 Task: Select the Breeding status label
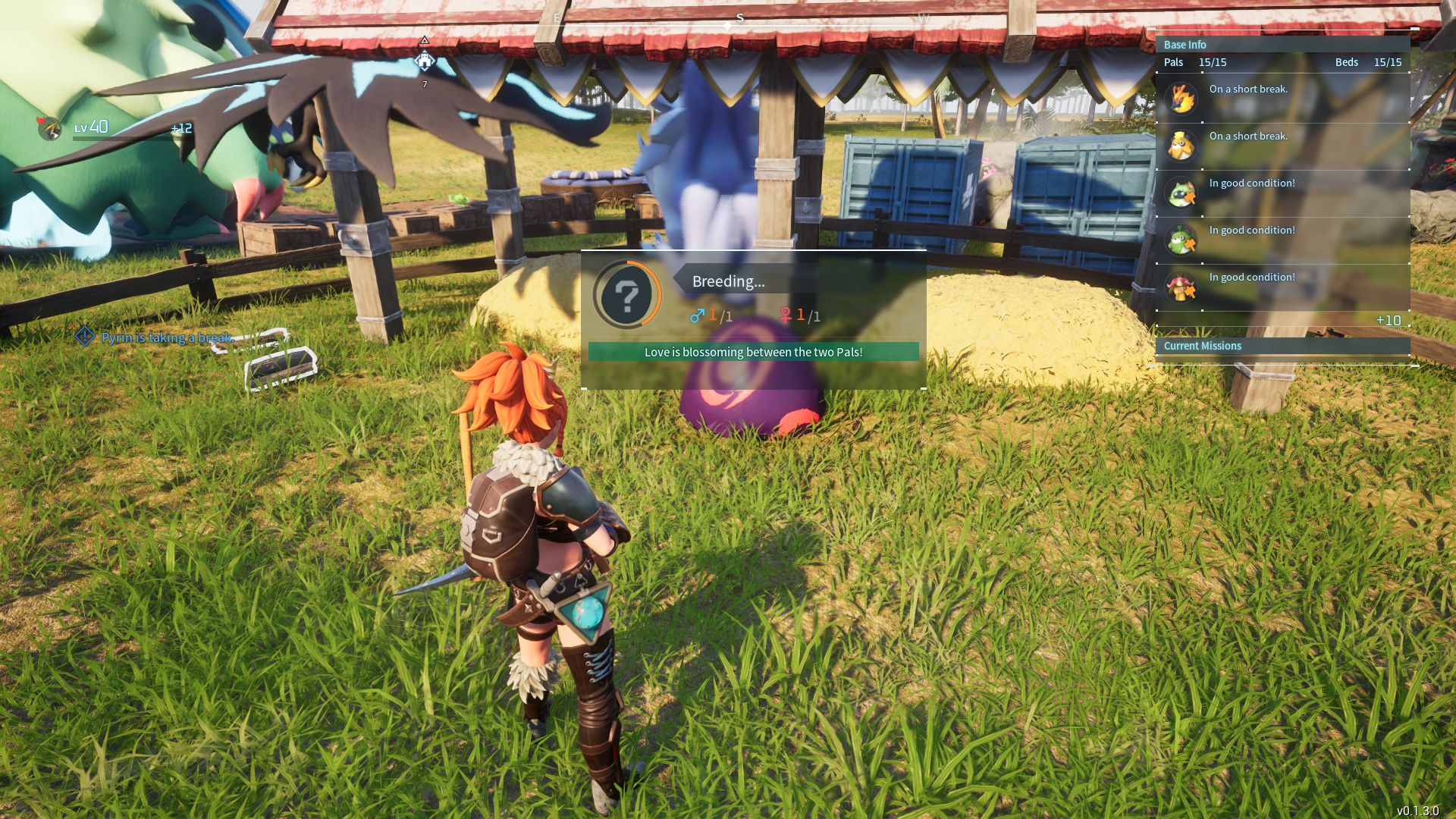pos(728,281)
